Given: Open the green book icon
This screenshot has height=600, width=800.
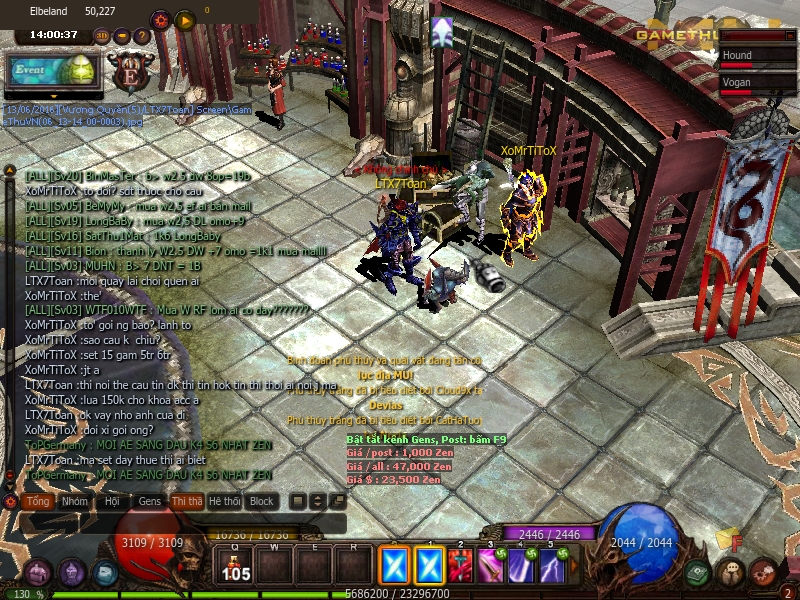Looking at the screenshot, I should [x=698, y=573].
